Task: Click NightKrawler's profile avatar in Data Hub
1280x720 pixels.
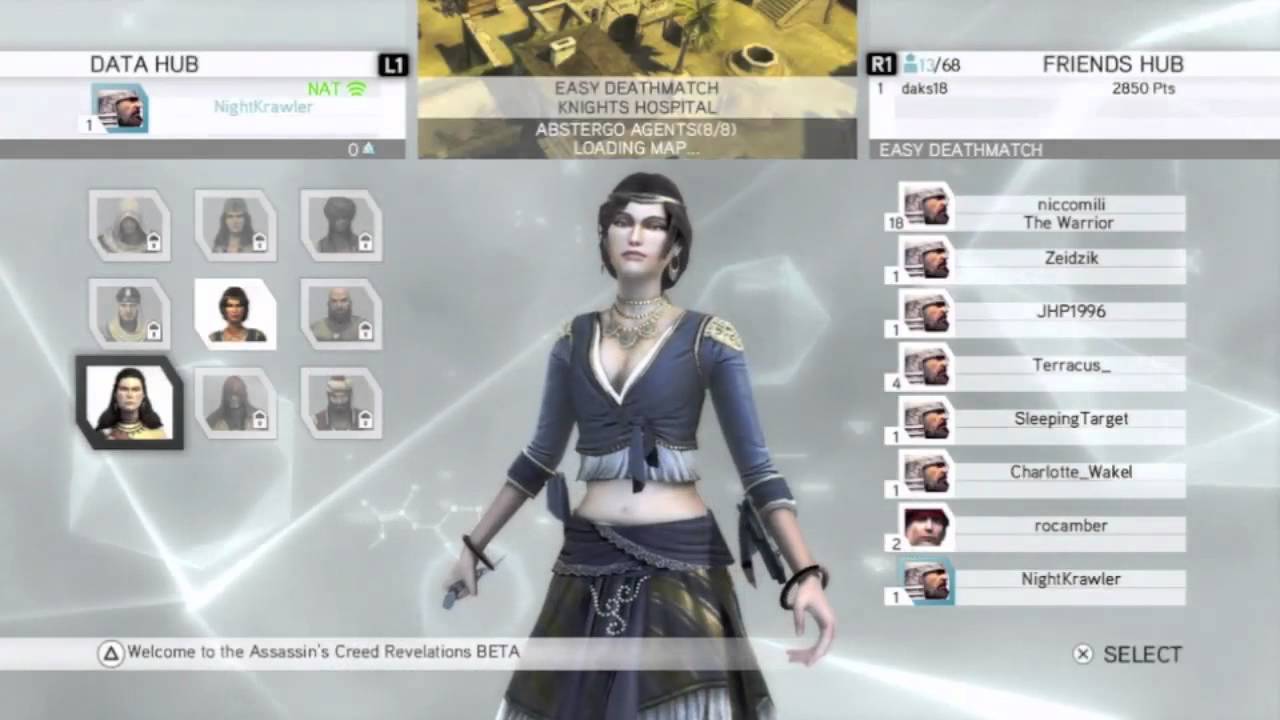Action: (121, 108)
